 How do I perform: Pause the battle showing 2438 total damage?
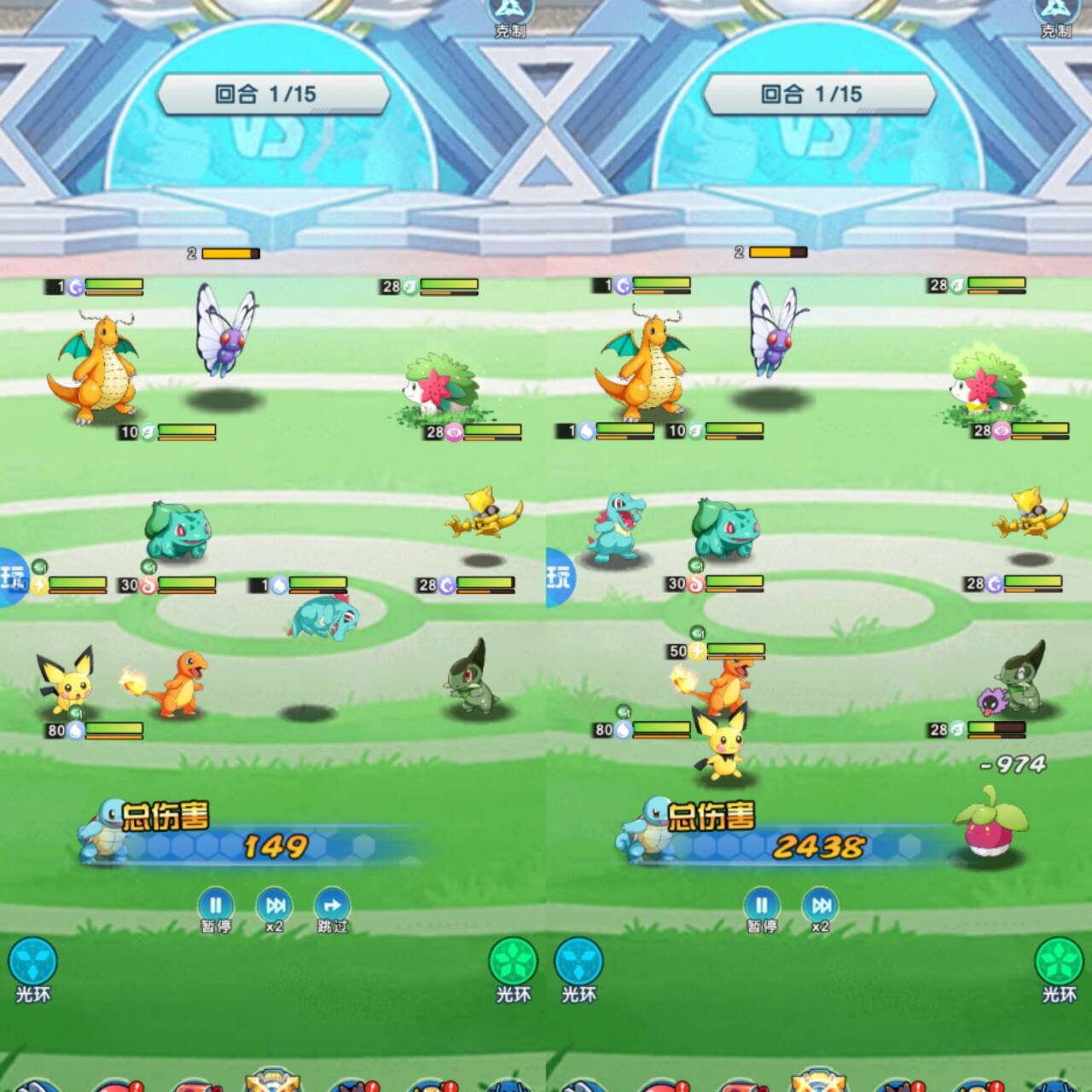pyautogui.click(x=761, y=907)
